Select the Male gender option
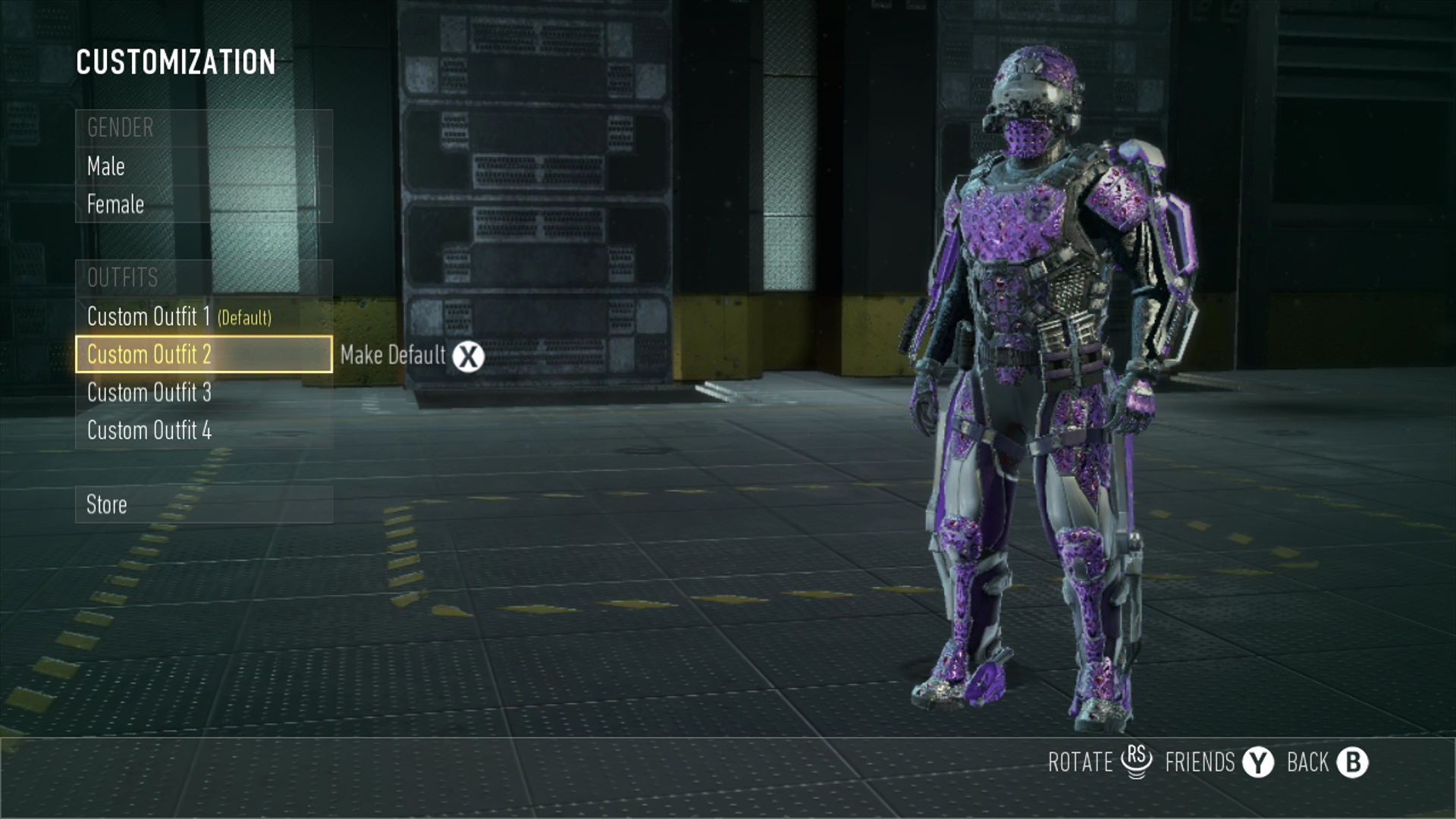 tap(105, 166)
